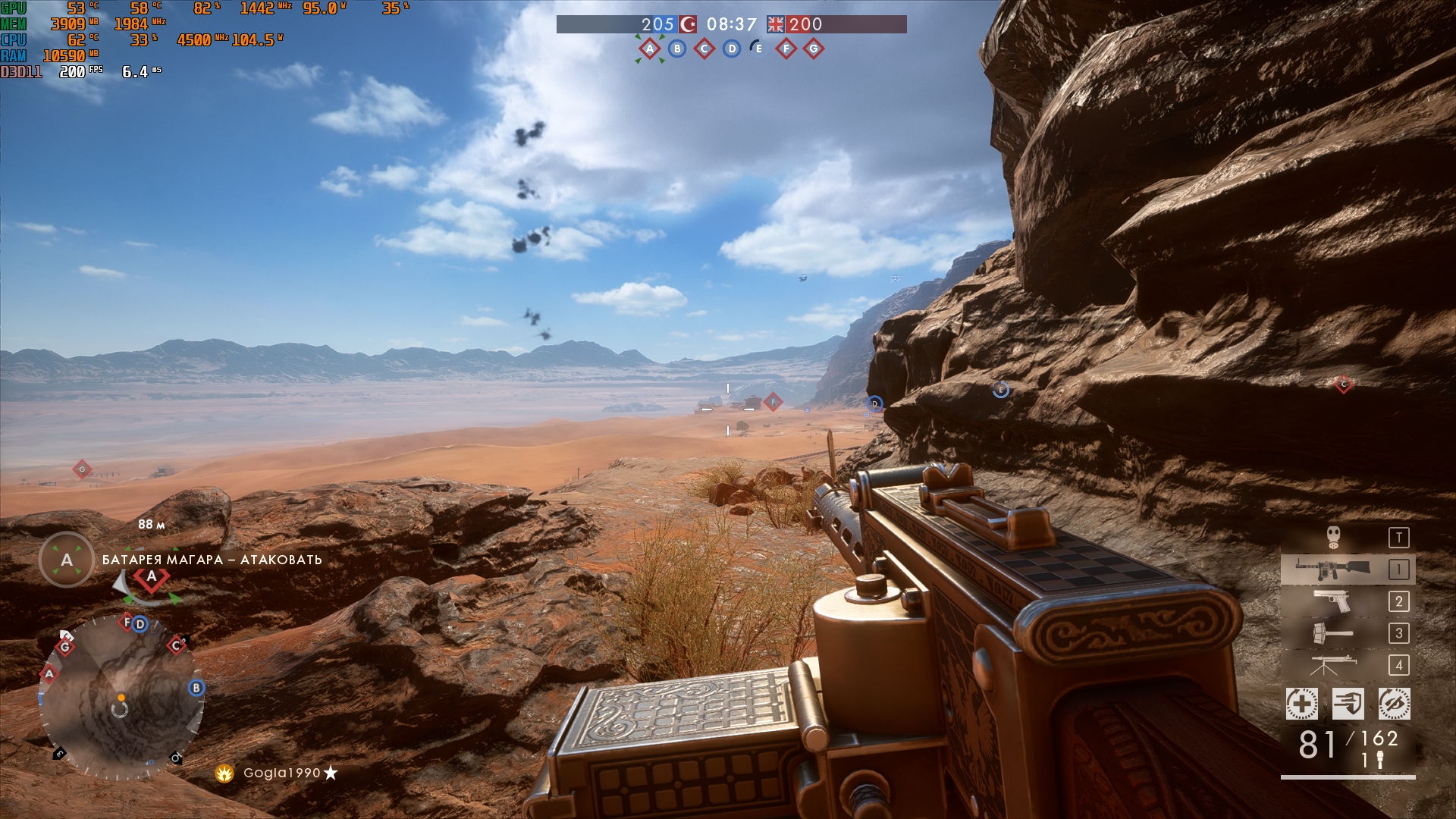Viewport: 1456px width, 819px height.
Task: Click the red G marker on minimap
Action: [x=65, y=647]
